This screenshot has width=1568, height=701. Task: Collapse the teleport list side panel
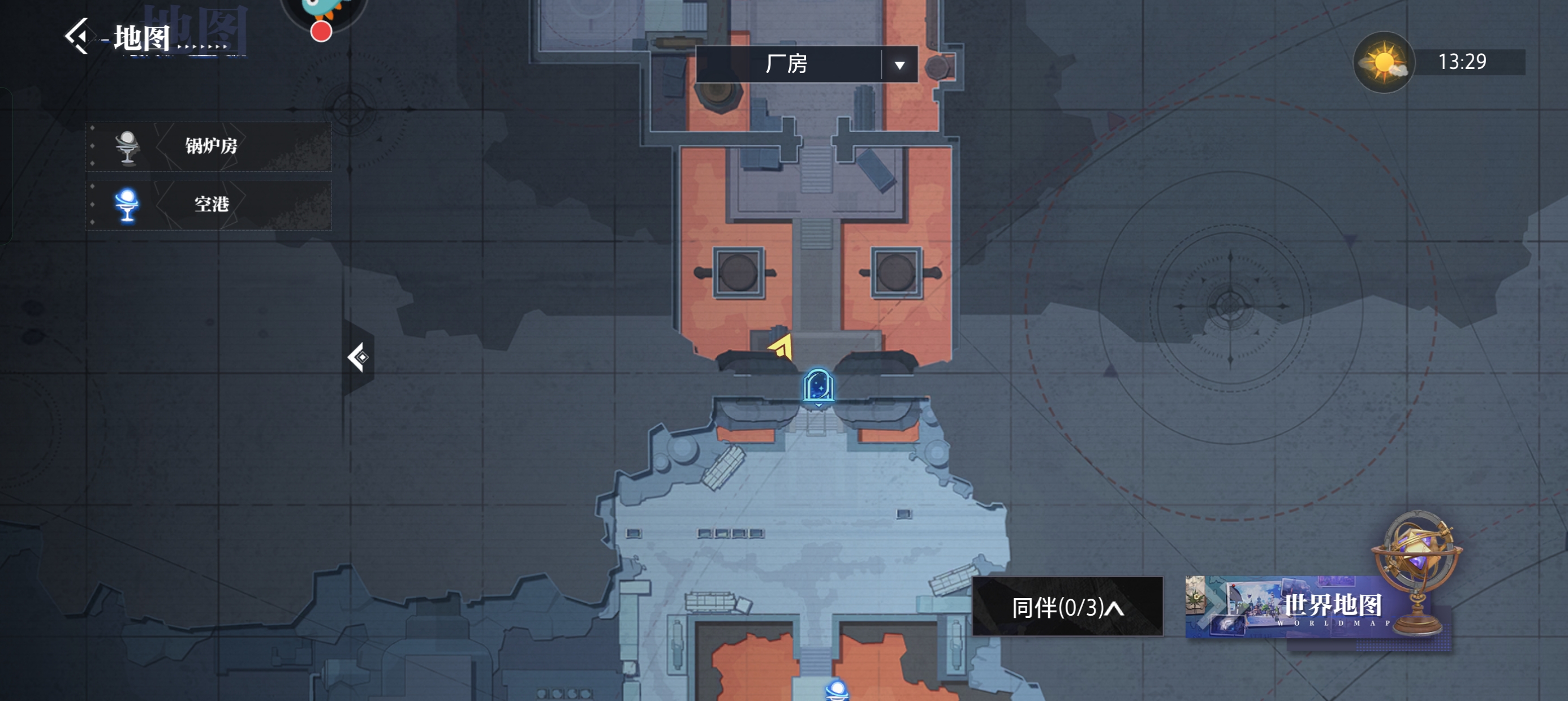[x=358, y=357]
